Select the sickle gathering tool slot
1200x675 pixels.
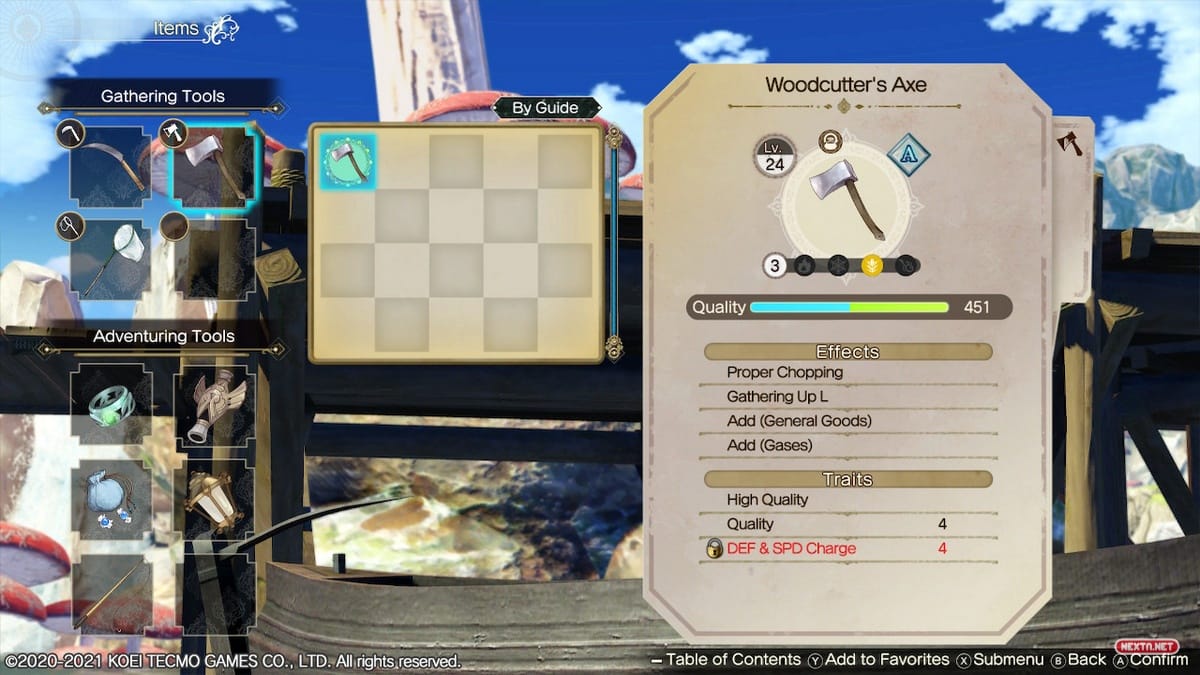click(x=111, y=167)
